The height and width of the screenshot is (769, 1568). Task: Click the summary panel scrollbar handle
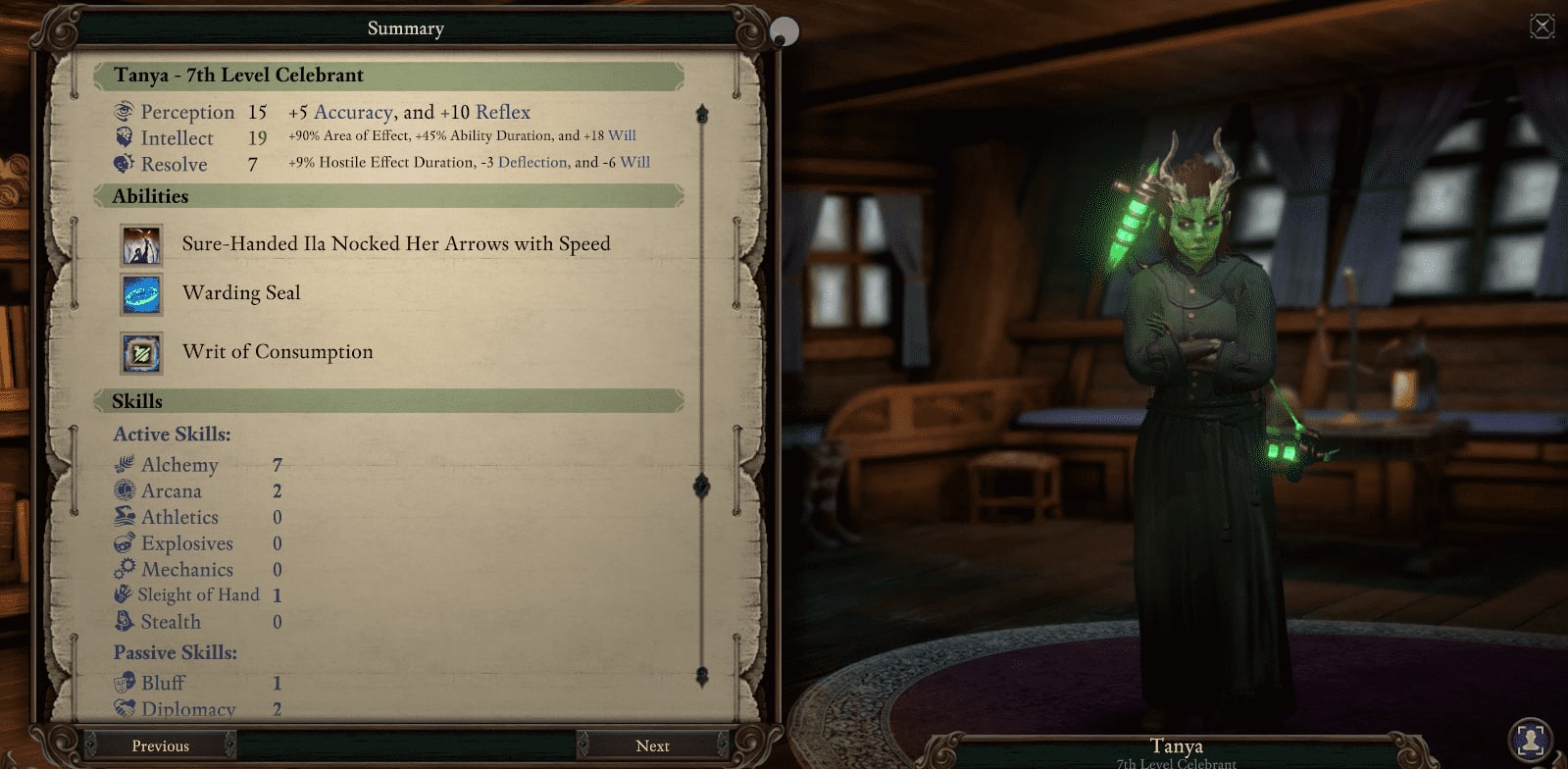point(702,486)
